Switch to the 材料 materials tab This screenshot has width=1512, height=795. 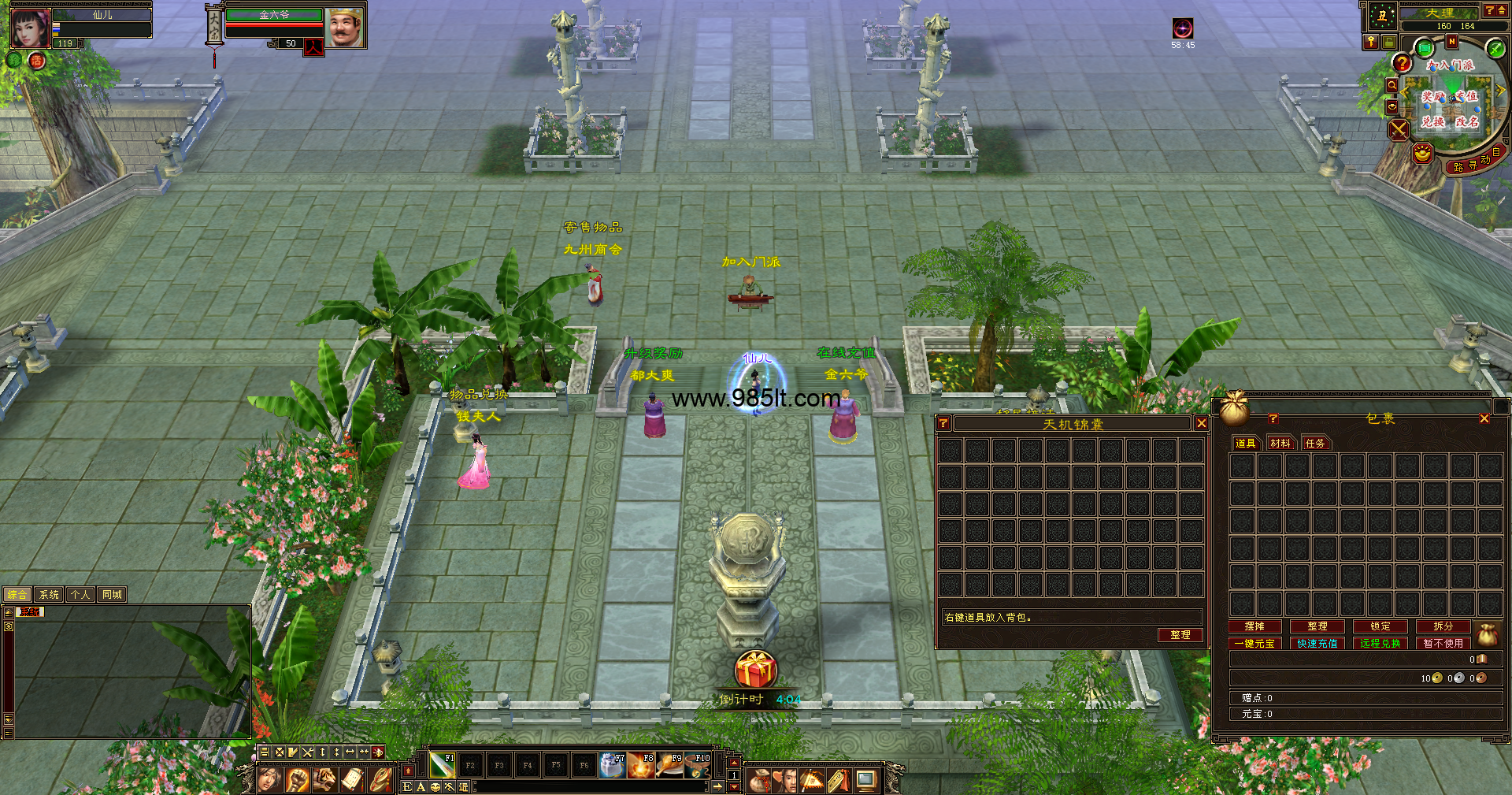(x=1280, y=444)
